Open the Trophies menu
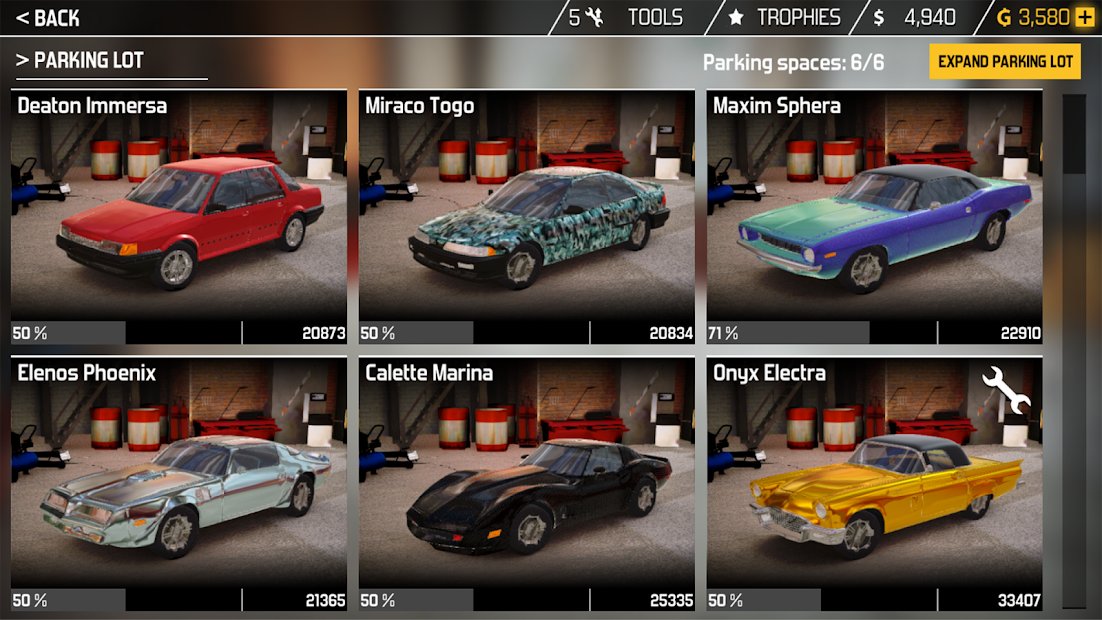Screen dimensions: 1102x620 (784, 18)
